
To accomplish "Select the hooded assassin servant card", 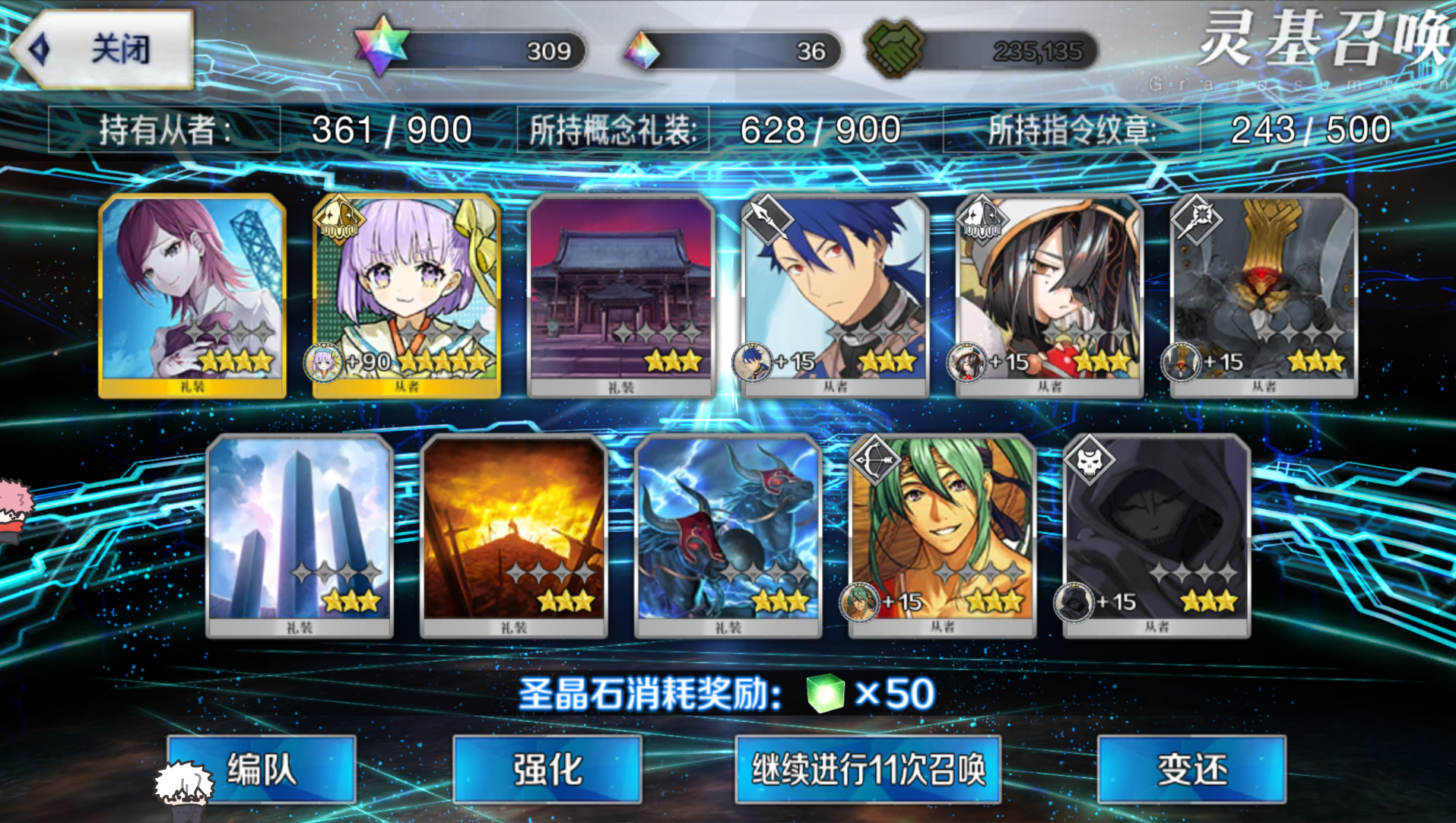I will pos(1156,535).
